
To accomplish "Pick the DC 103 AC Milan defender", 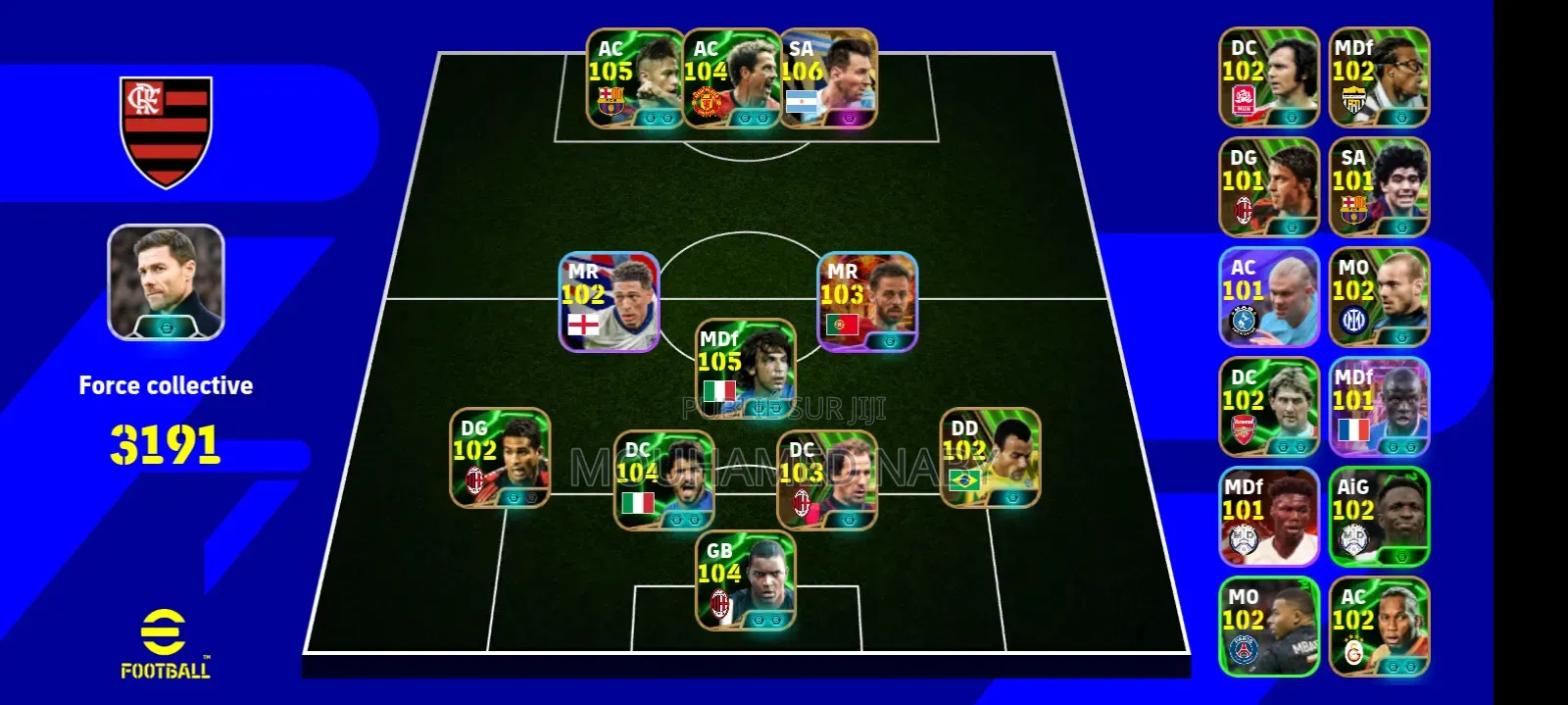I will pyautogui.click(x=827, y=480).
